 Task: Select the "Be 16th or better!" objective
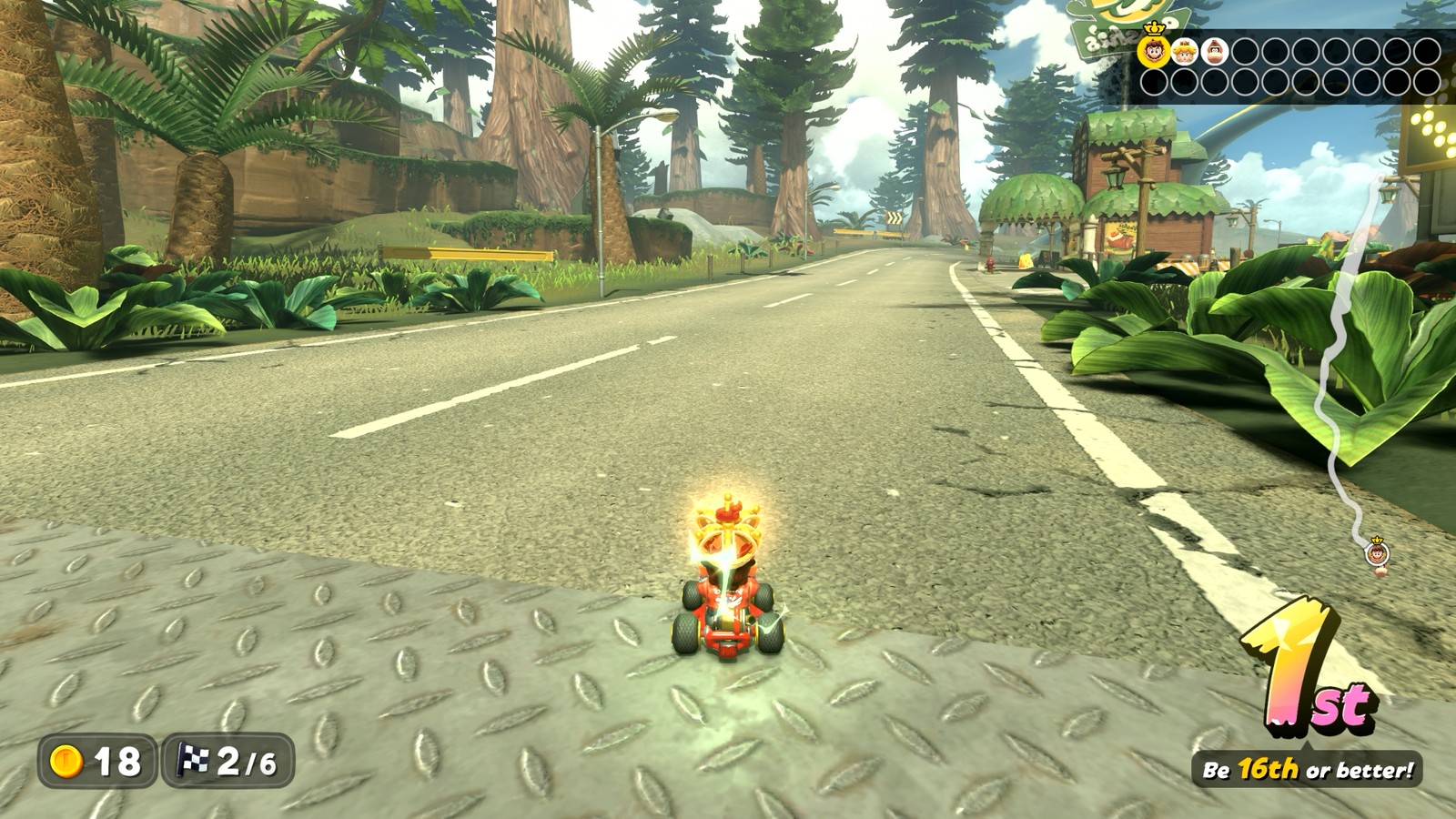pos(1308,770)
